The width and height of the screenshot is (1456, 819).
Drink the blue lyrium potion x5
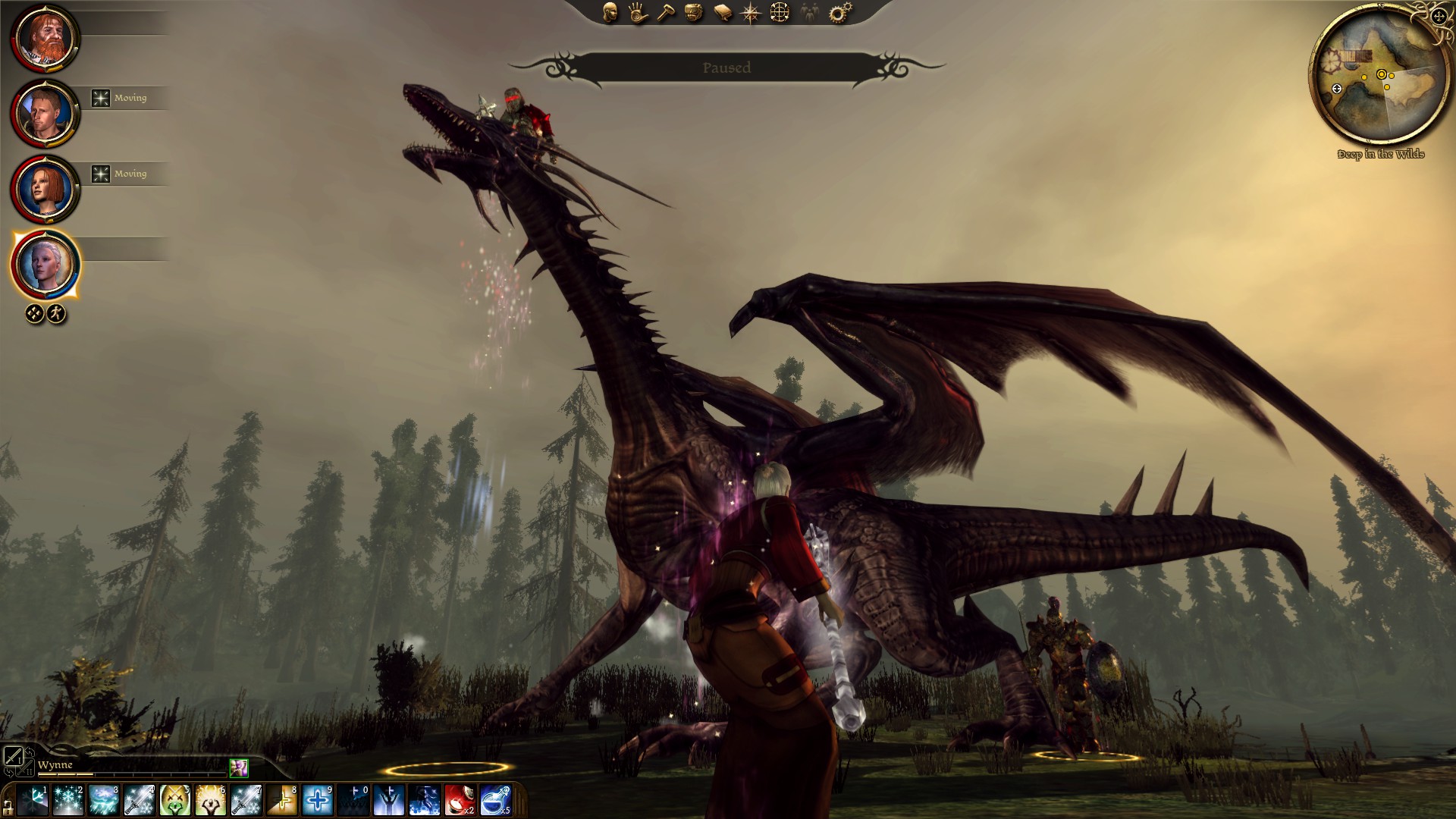click(x=496, y=800)
